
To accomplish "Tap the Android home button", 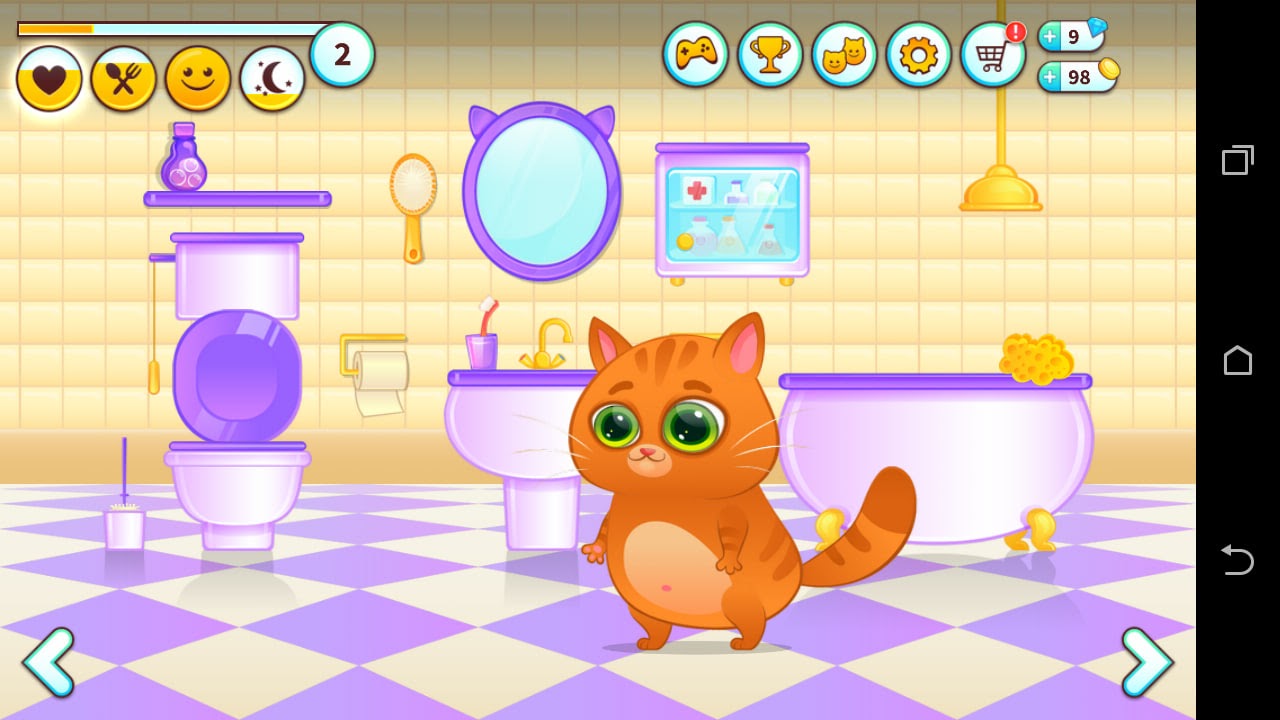I will 1237,360.
